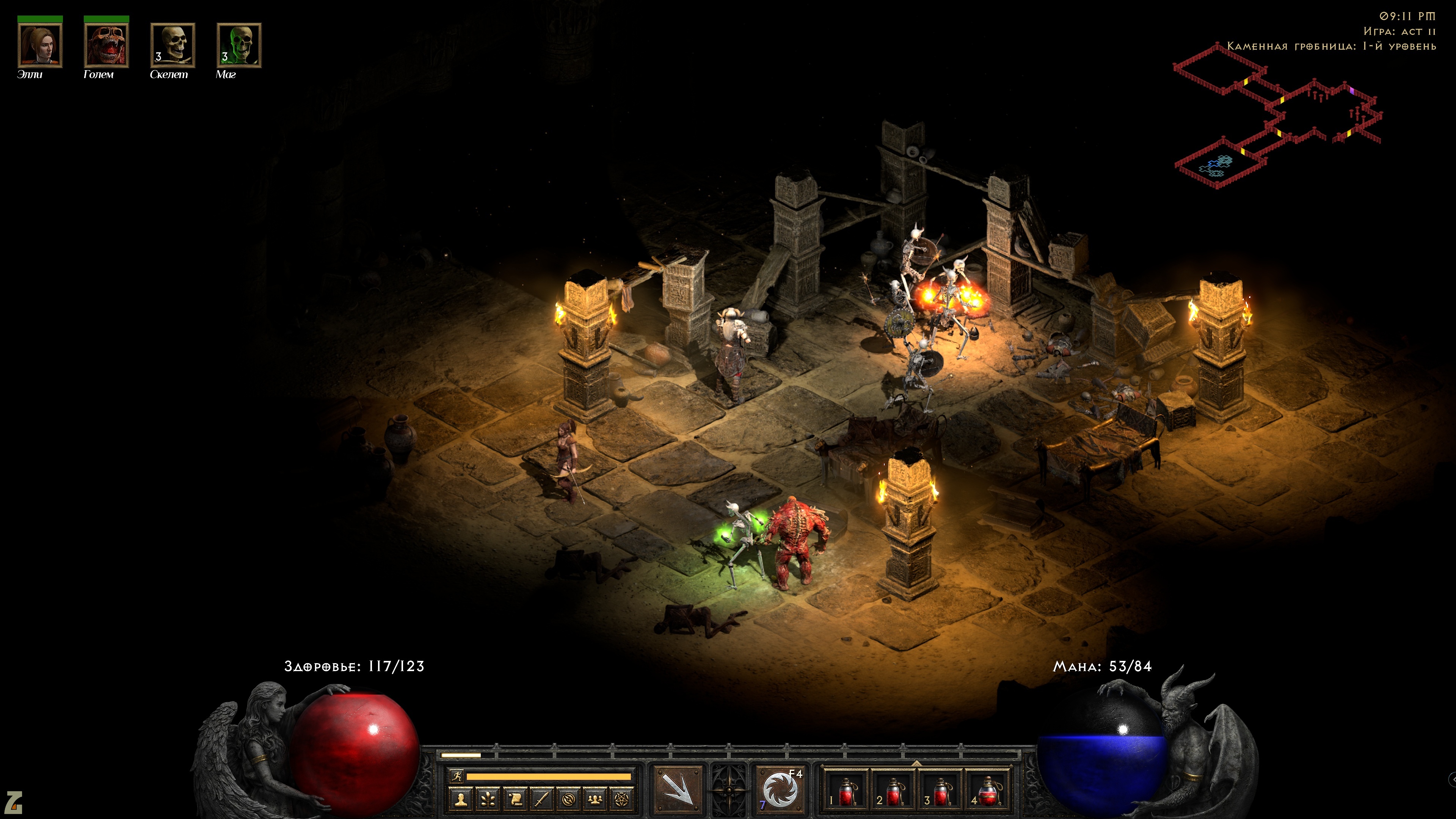Choose the F4 swirling circle skill
Screen dimensions: 1456x819
pyautogui.click(x=781, y=789)
